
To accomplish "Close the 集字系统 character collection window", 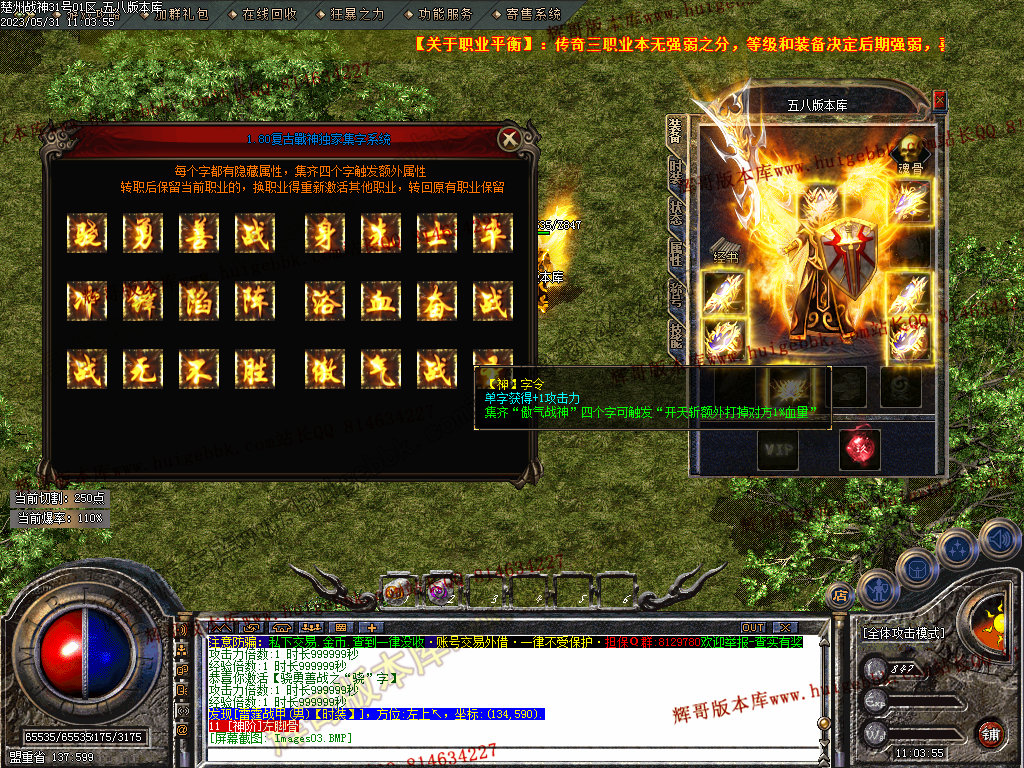I will [x=509, y=139].
